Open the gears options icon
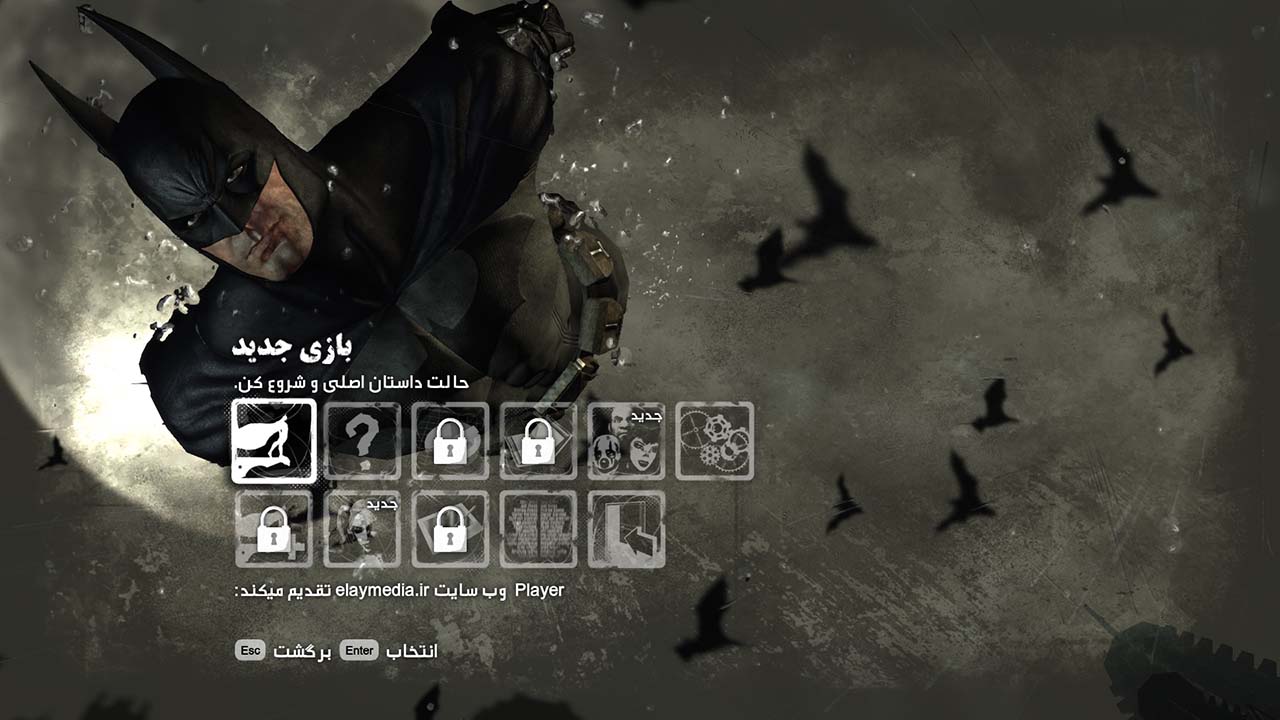This screenshot has width=1280, height=720. [713, 442]
